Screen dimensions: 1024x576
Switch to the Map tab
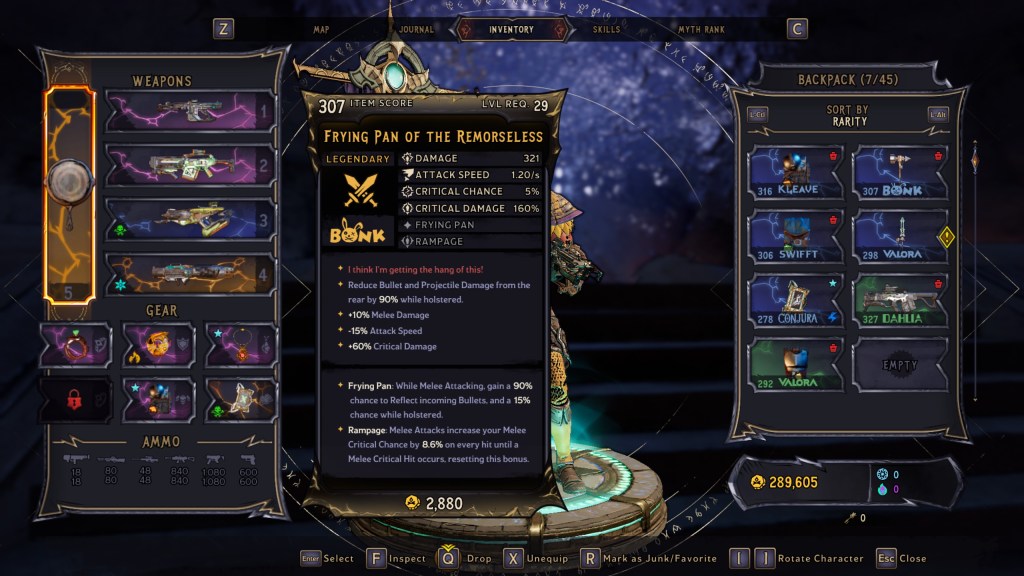[x=321, y=30]
